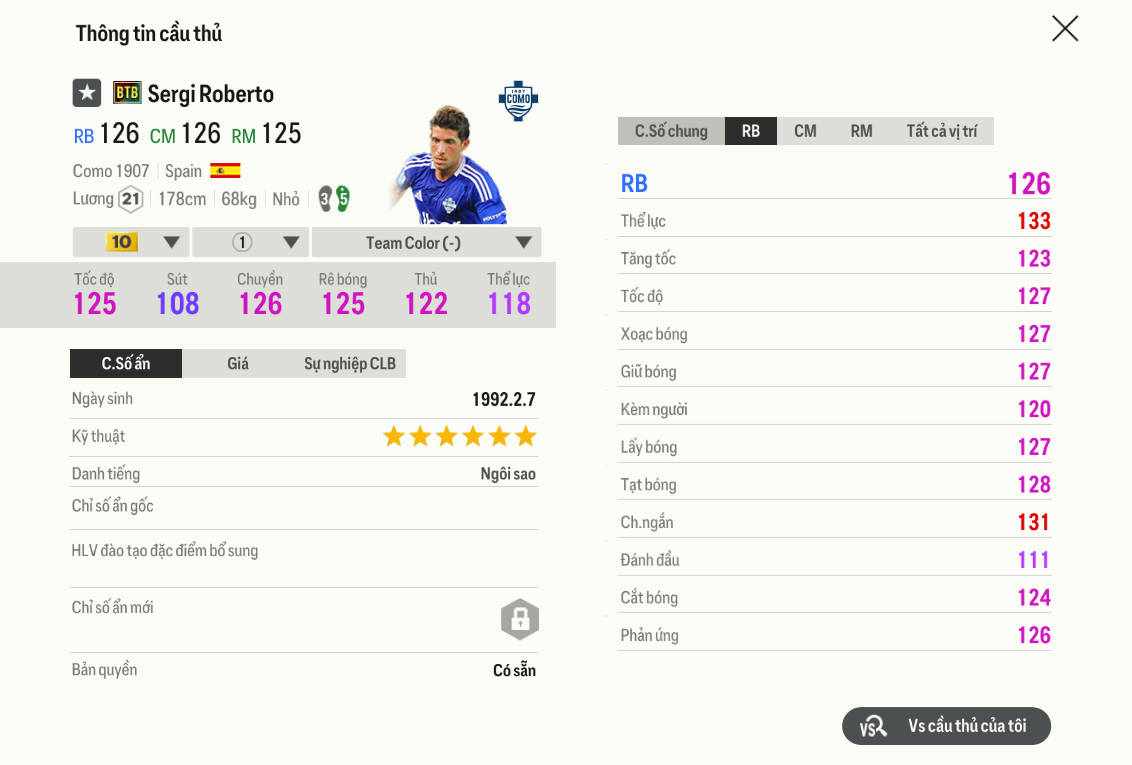The width and height of the screenshot is (1132, 765).
Task: Click Vs cầu thủ của tôi button
Action: coord(946,726)
